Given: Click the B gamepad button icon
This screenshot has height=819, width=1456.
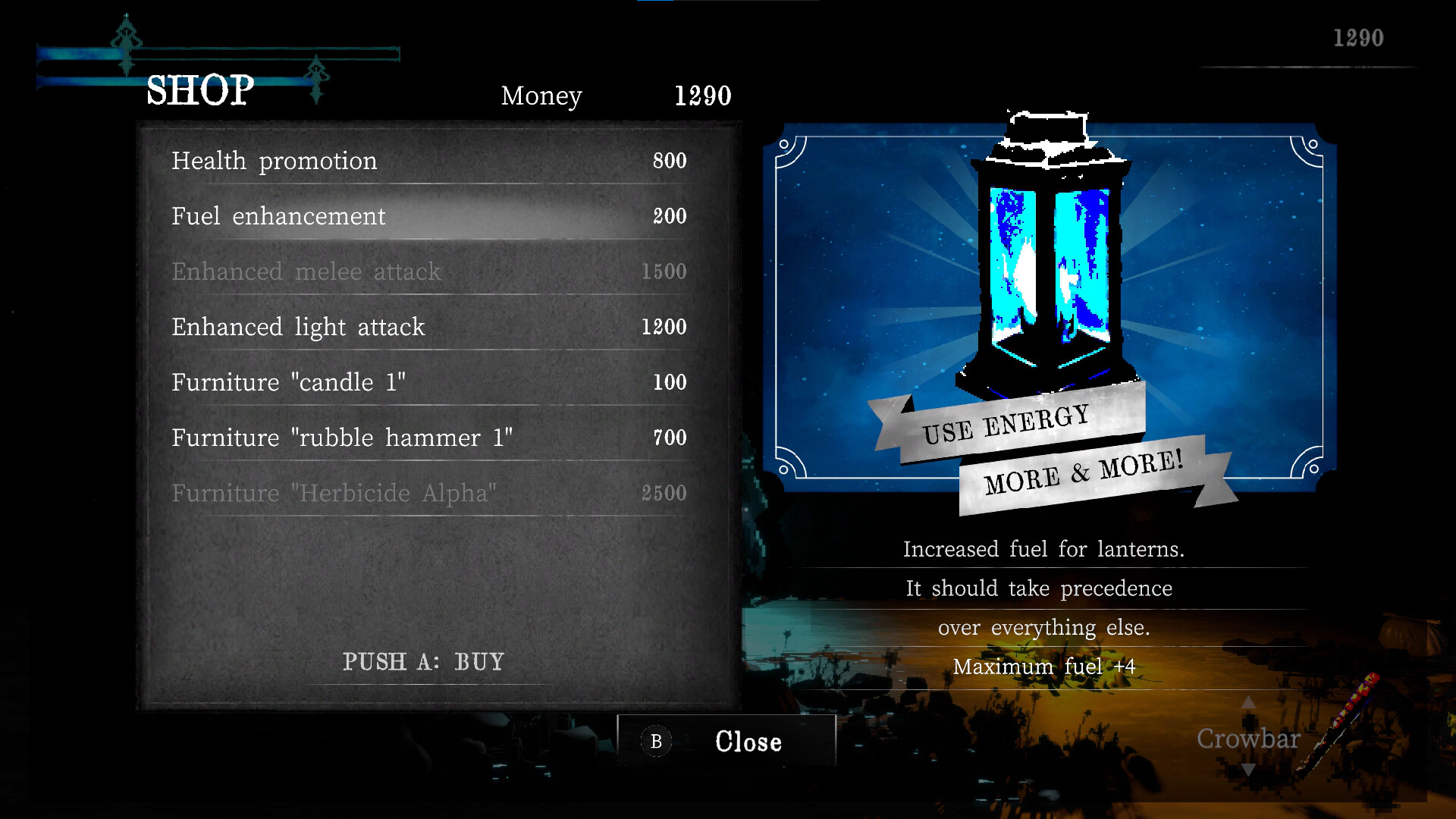Looking at the screenshot, I should click(657, 741).
